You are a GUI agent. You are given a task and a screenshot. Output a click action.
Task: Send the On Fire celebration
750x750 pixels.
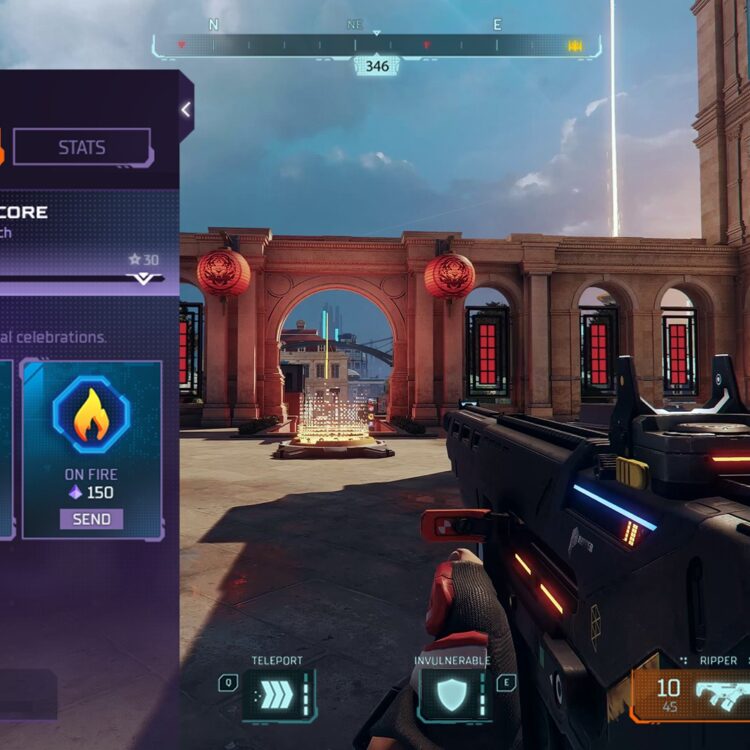91,519
